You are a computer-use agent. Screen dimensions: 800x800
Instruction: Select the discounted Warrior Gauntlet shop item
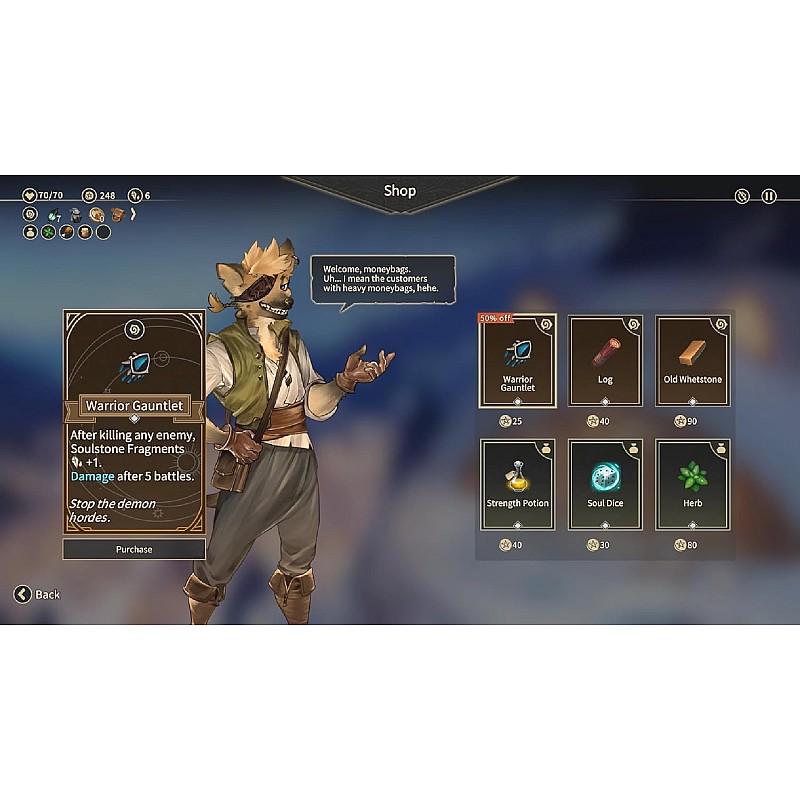(x=518, y=360)
